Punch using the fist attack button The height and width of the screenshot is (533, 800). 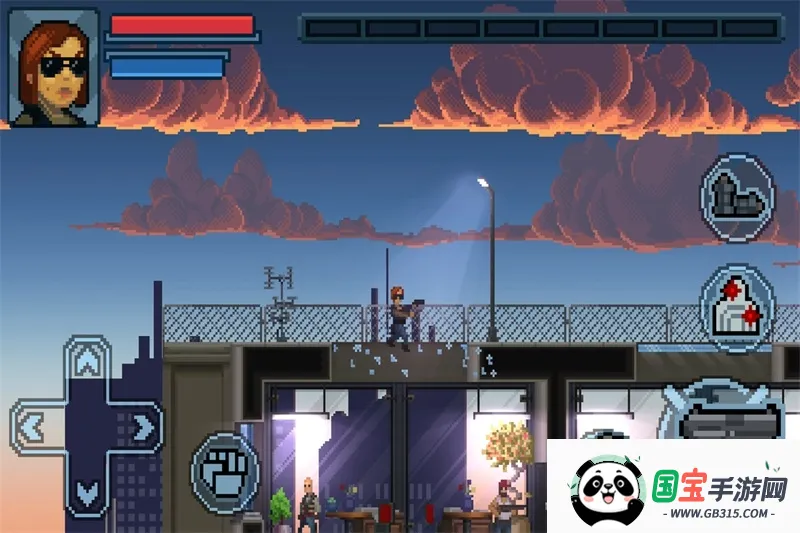pos(224,472)
